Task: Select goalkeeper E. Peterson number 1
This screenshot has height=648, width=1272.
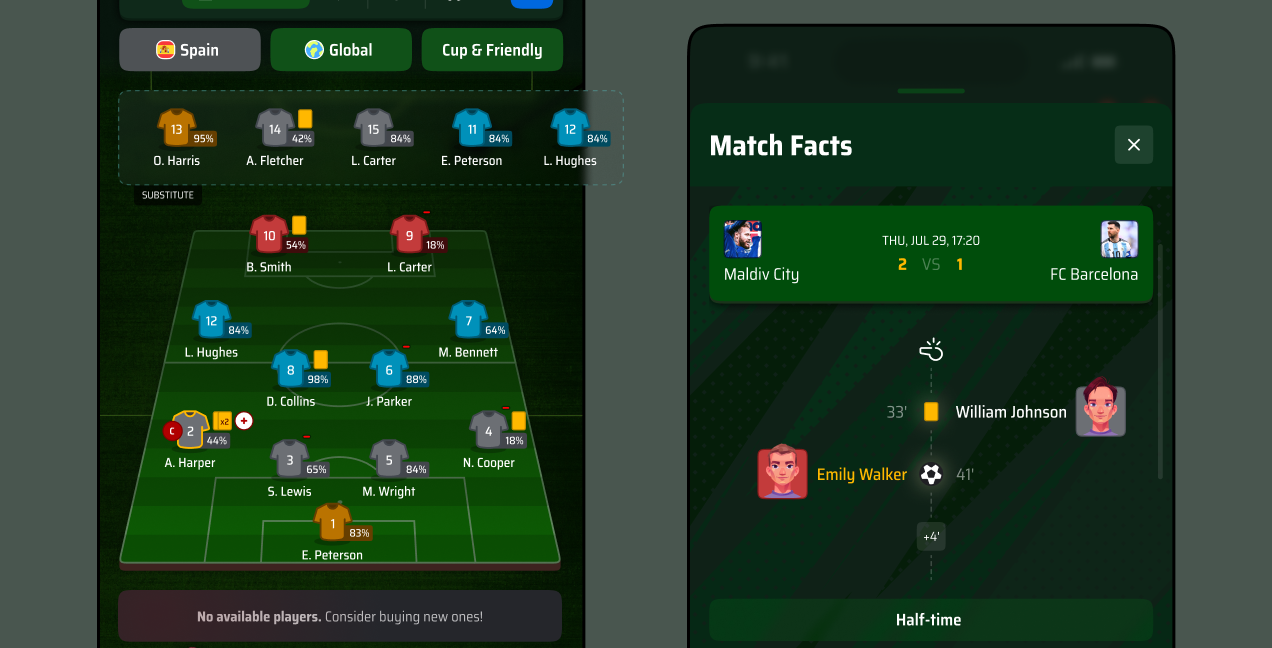Action: coord(332,523)
